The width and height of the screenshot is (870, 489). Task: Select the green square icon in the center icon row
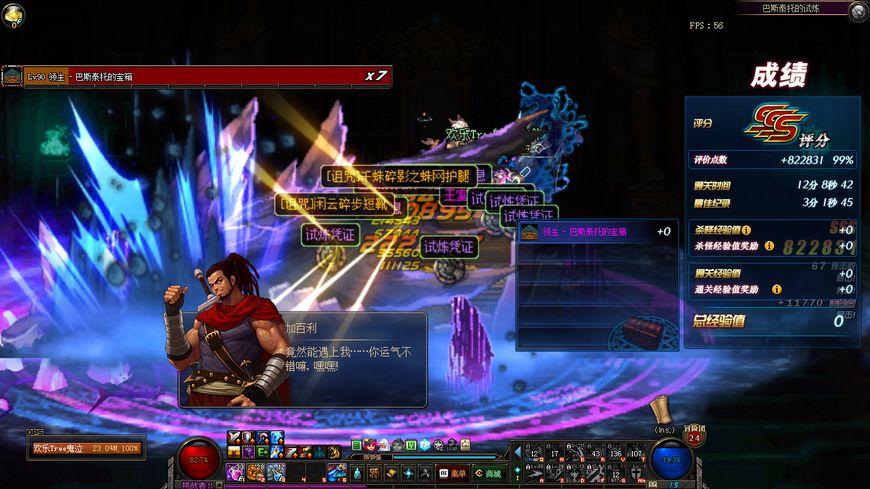coord(357,445)
